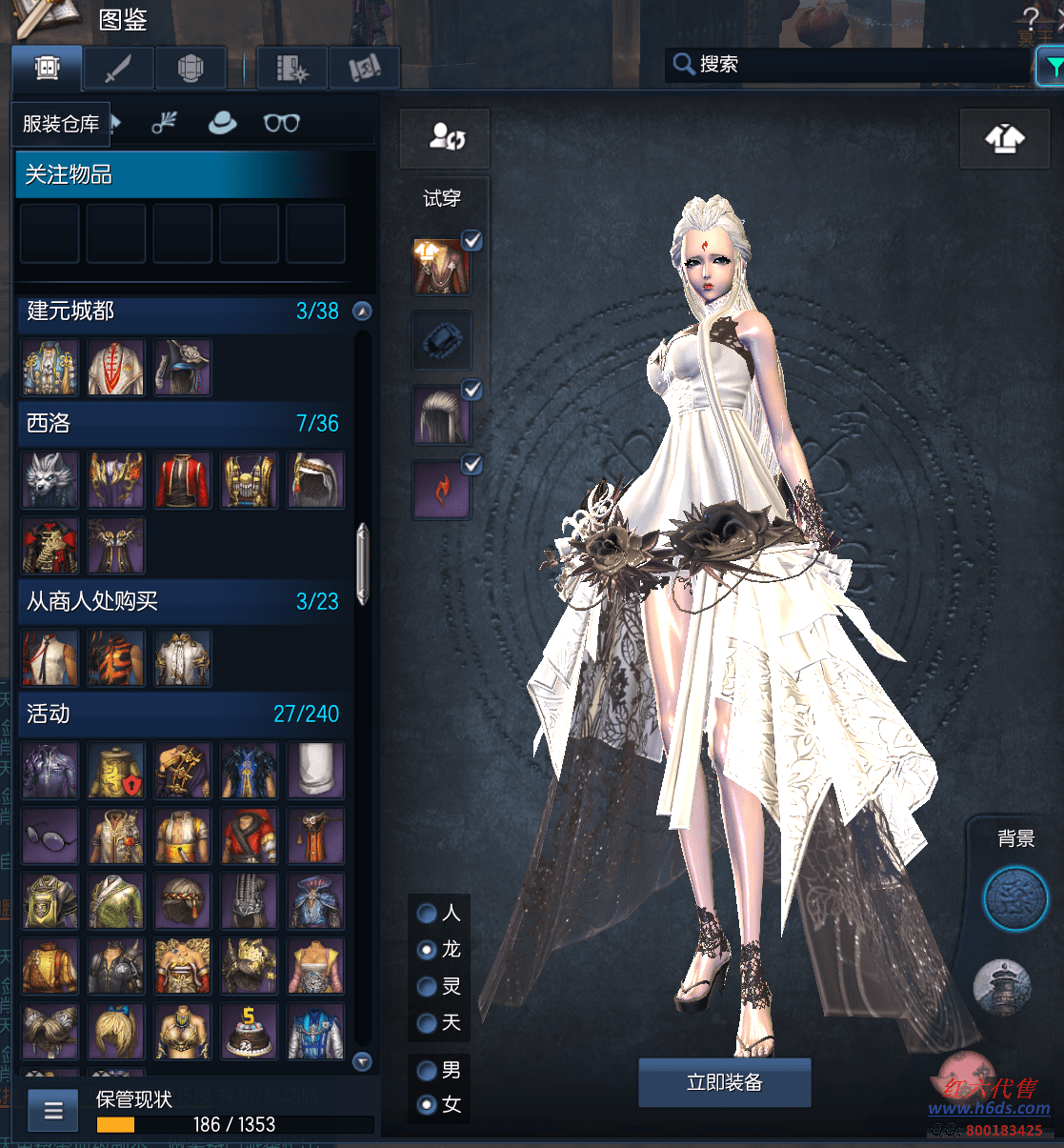Open the glasses accessory category
This screenshot has width=1064, height=1148.
coord(281,123)
